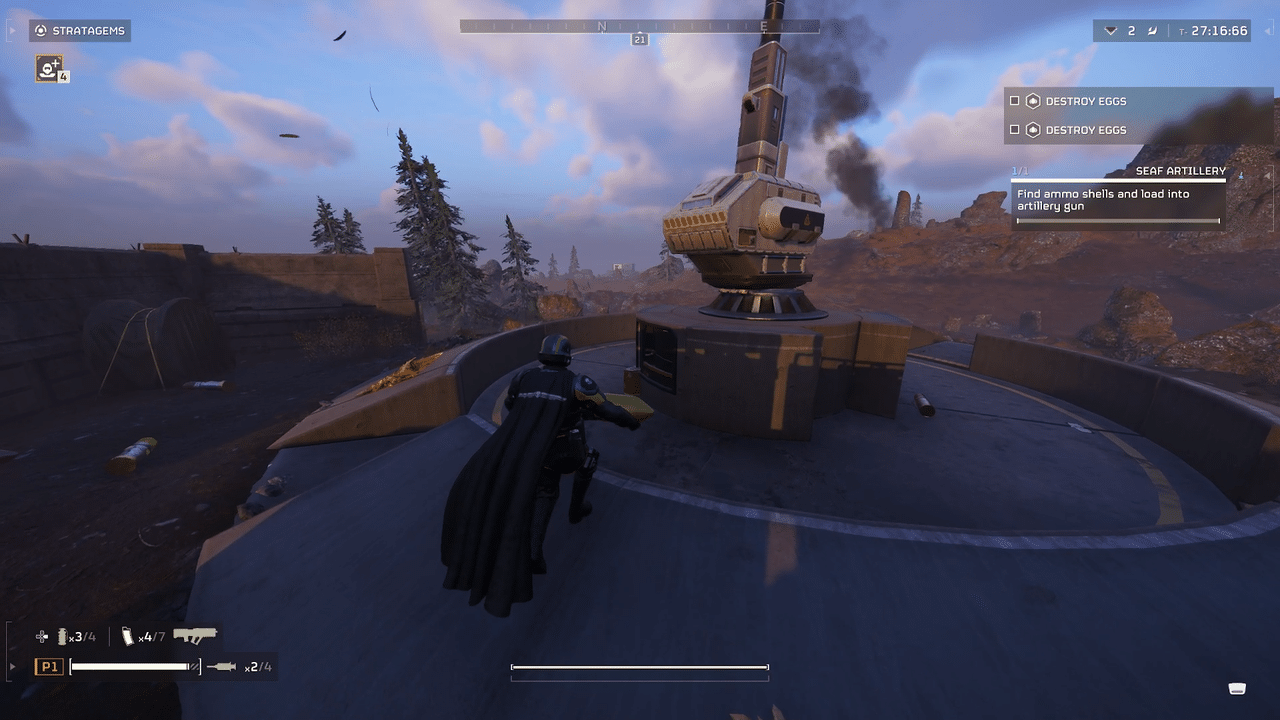Select the Reinforce stratagem icon
Screen dimensions: 1280x720
(47, 68)
